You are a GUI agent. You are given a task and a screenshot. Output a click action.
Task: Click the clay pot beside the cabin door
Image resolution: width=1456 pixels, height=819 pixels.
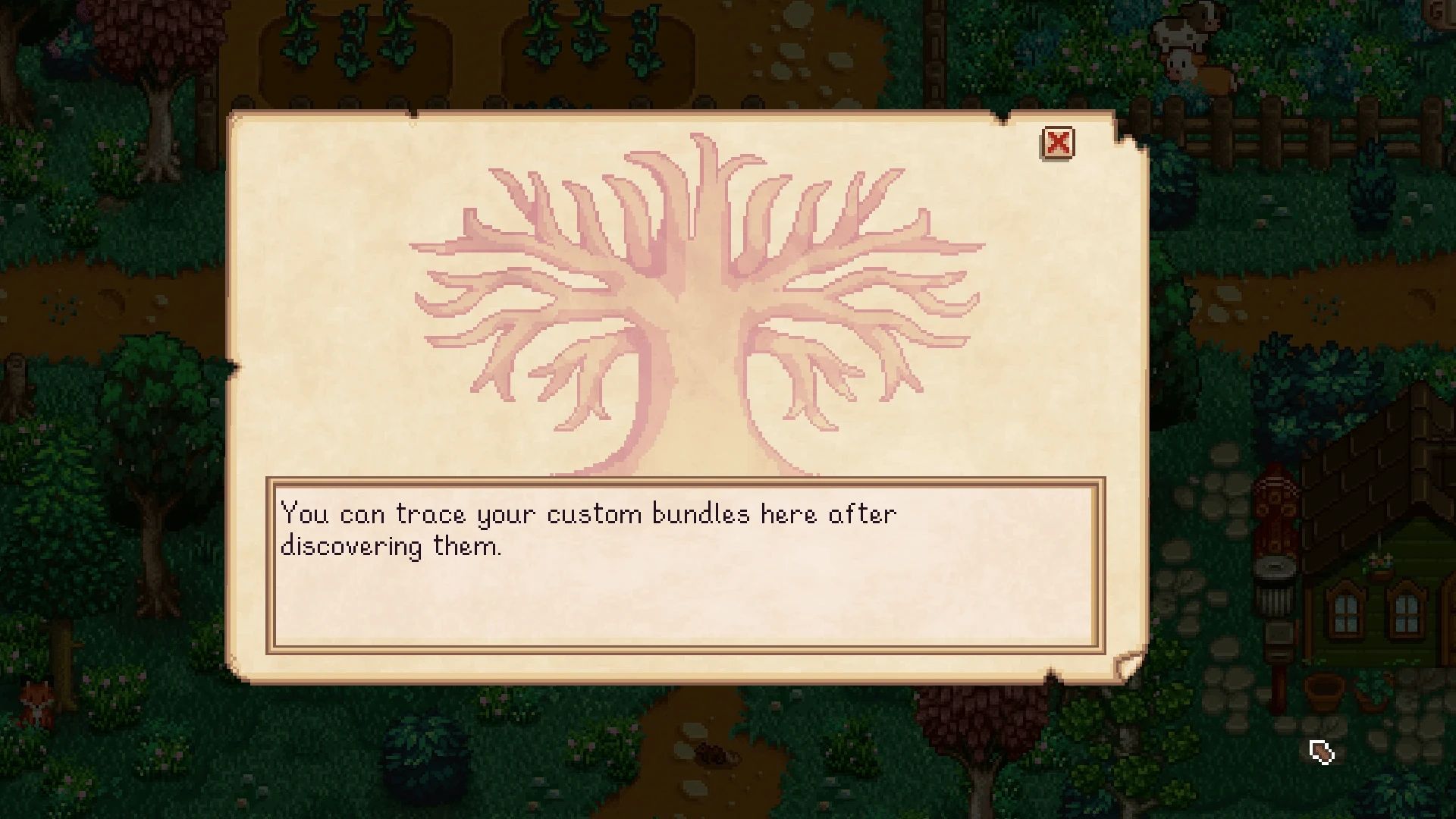[x=1325, y=692]
